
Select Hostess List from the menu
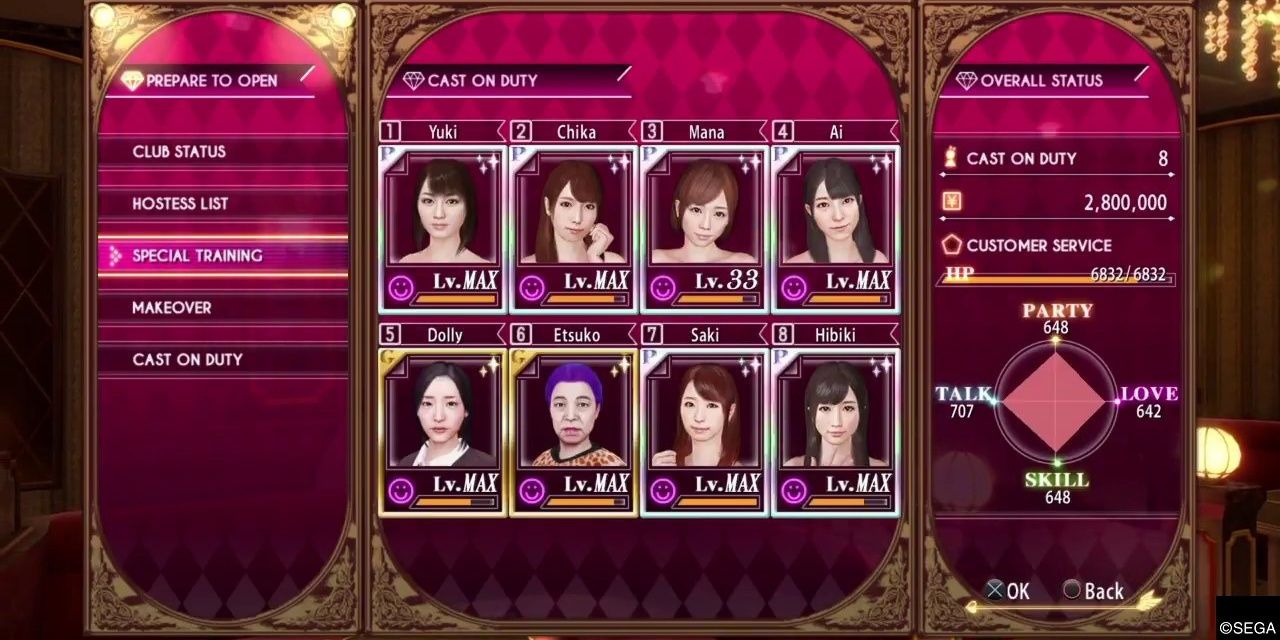pos(181,204)
